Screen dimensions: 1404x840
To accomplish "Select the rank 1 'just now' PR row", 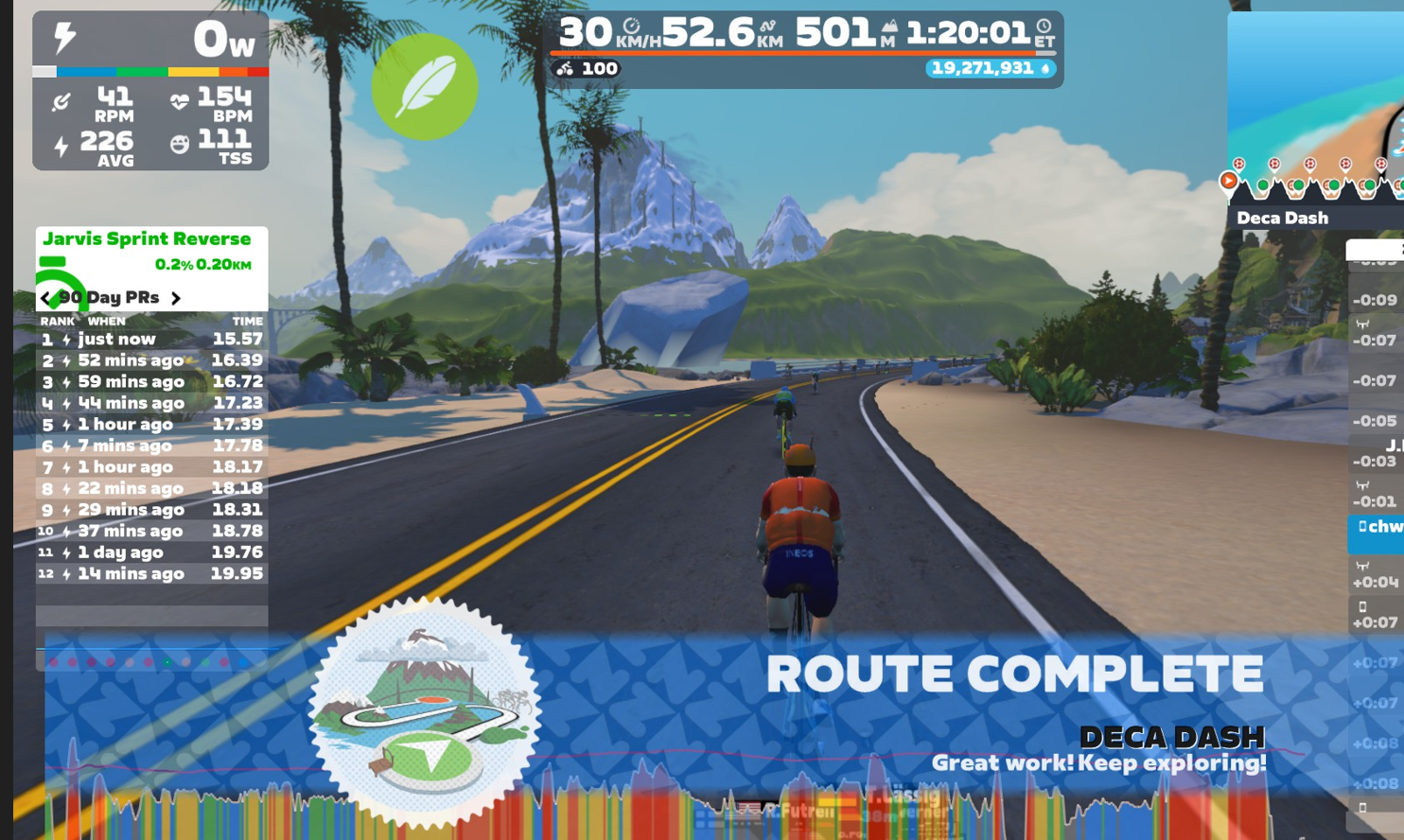I will pos(151,339).
